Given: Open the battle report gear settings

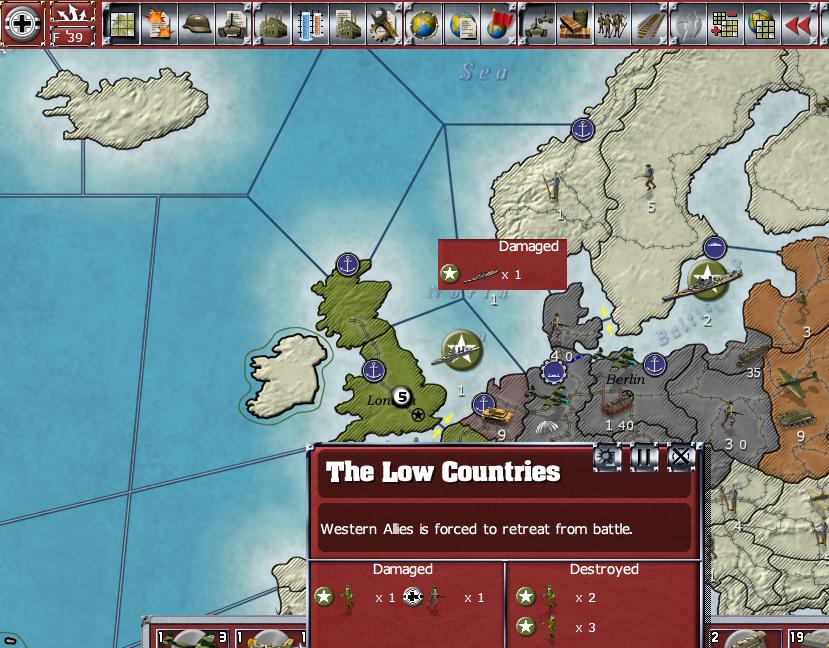Looking at the screenshot, I should [606, 458].
